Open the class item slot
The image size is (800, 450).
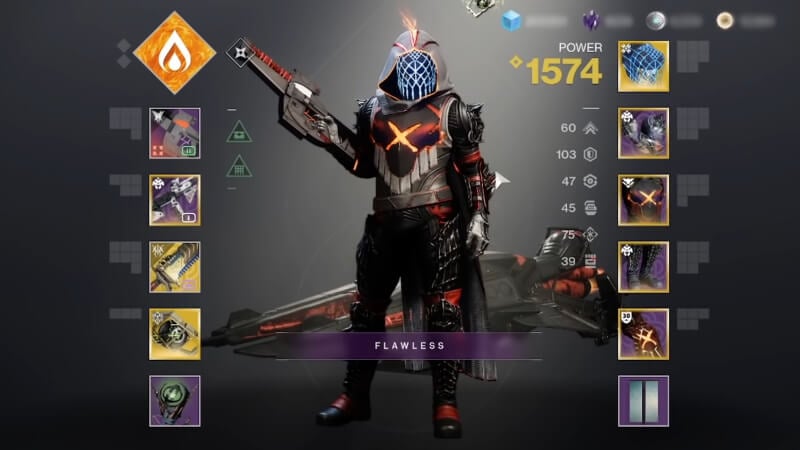point(643,333)
